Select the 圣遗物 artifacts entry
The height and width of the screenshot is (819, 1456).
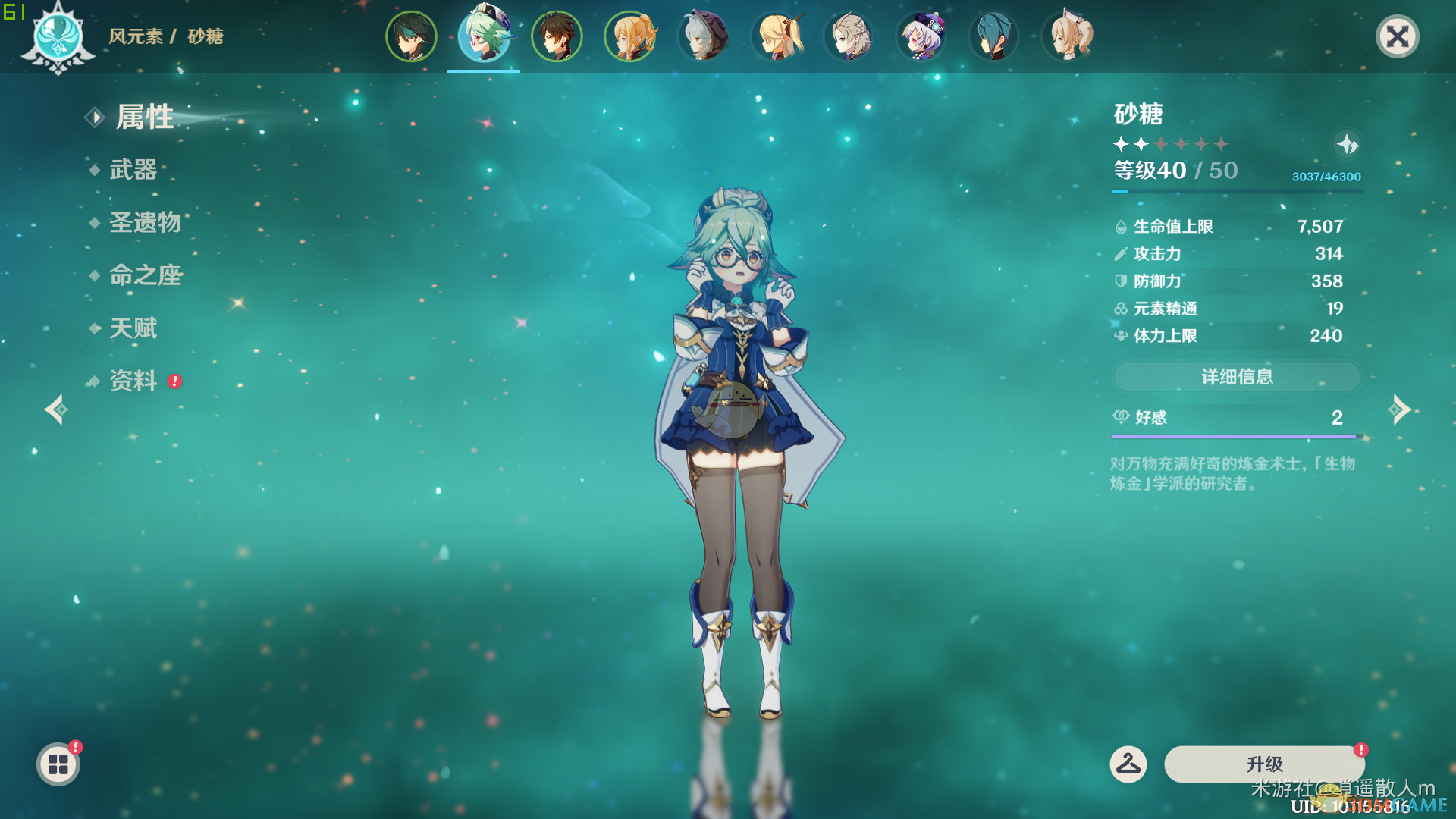point(145,223)
